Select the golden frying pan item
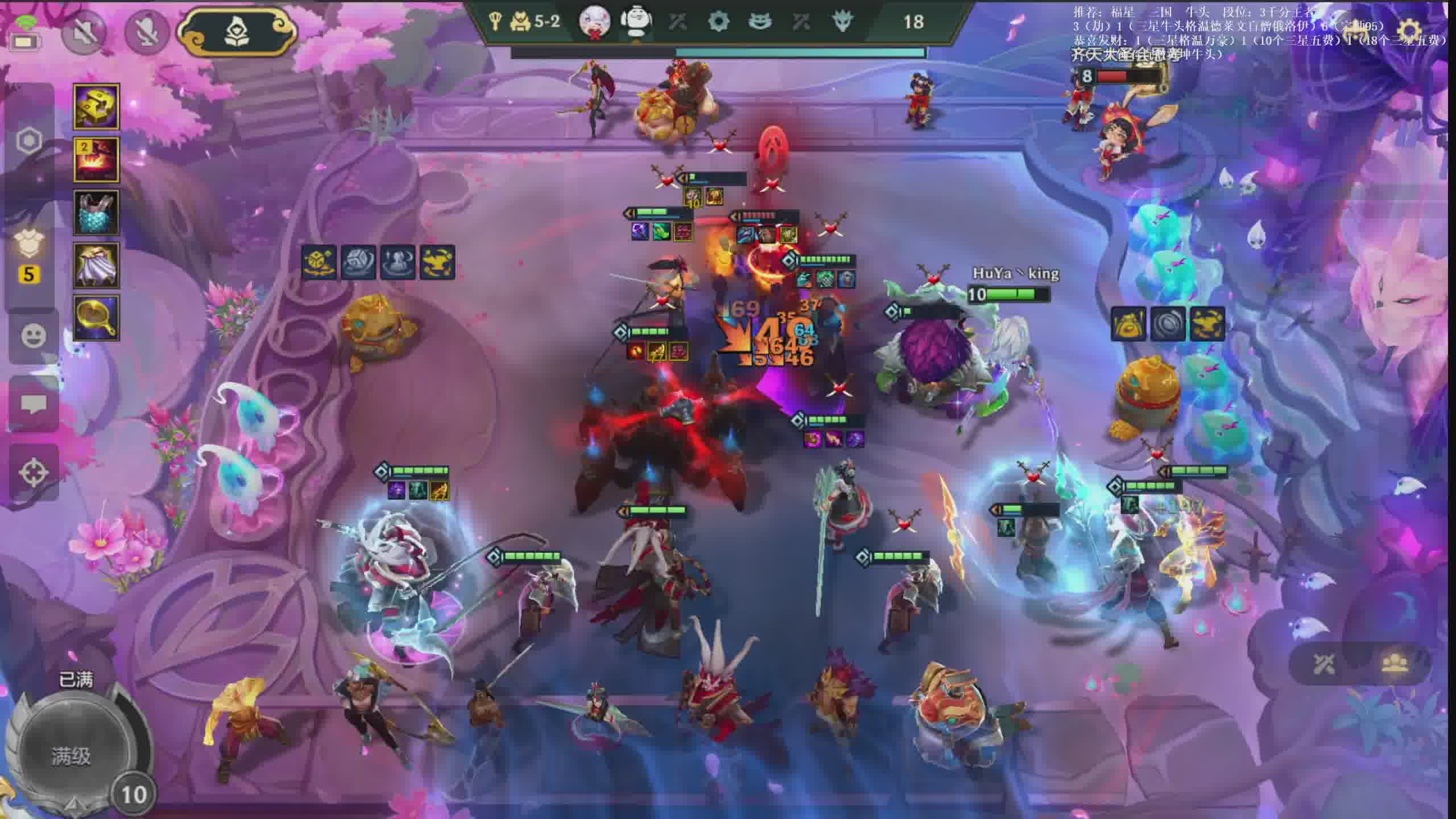This screenshot has height=819, width=1456. (x=96, y=318)
